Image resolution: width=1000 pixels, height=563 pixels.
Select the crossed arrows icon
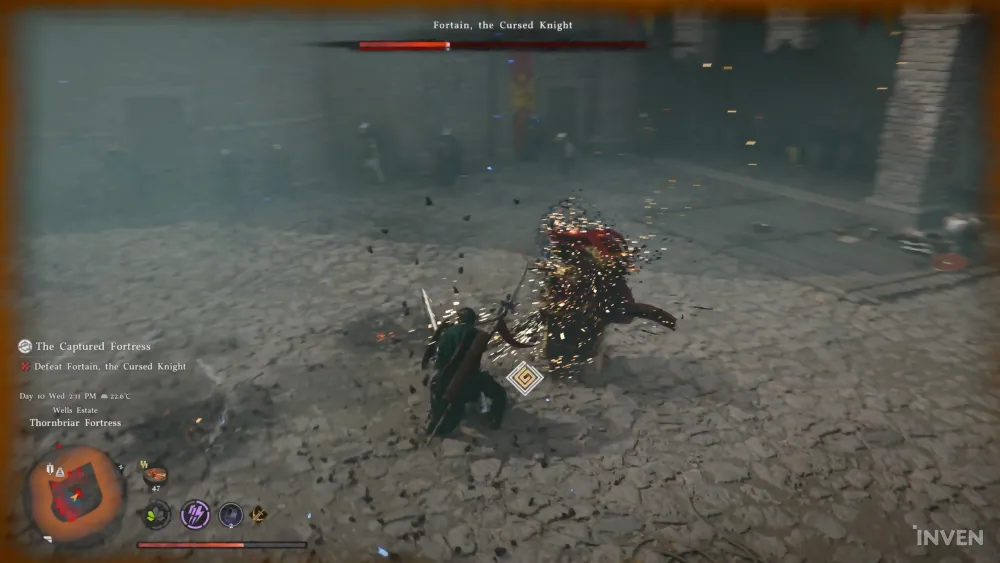pyautogui.click(x=259, y=515)
